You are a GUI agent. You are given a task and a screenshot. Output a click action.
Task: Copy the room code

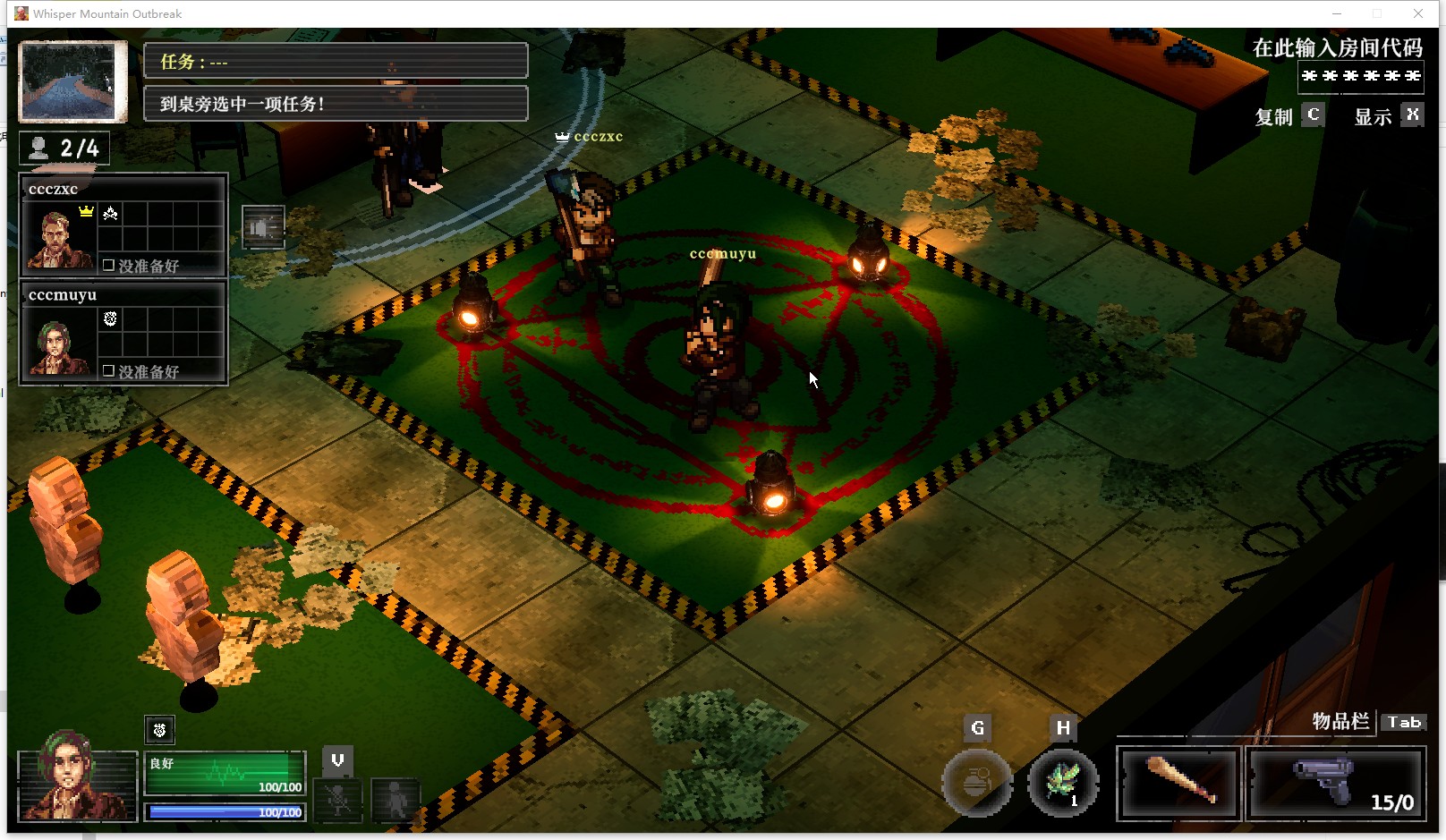point(1313,115)
